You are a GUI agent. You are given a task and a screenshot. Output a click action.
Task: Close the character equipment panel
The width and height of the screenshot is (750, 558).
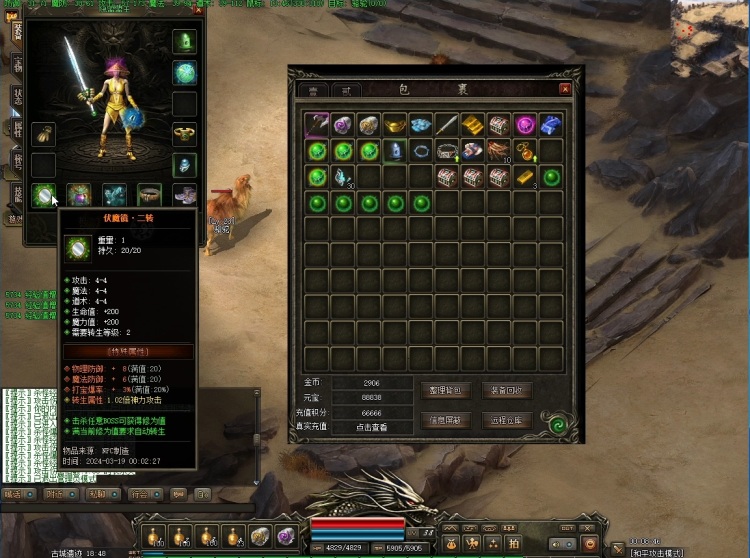click(198, 10)
